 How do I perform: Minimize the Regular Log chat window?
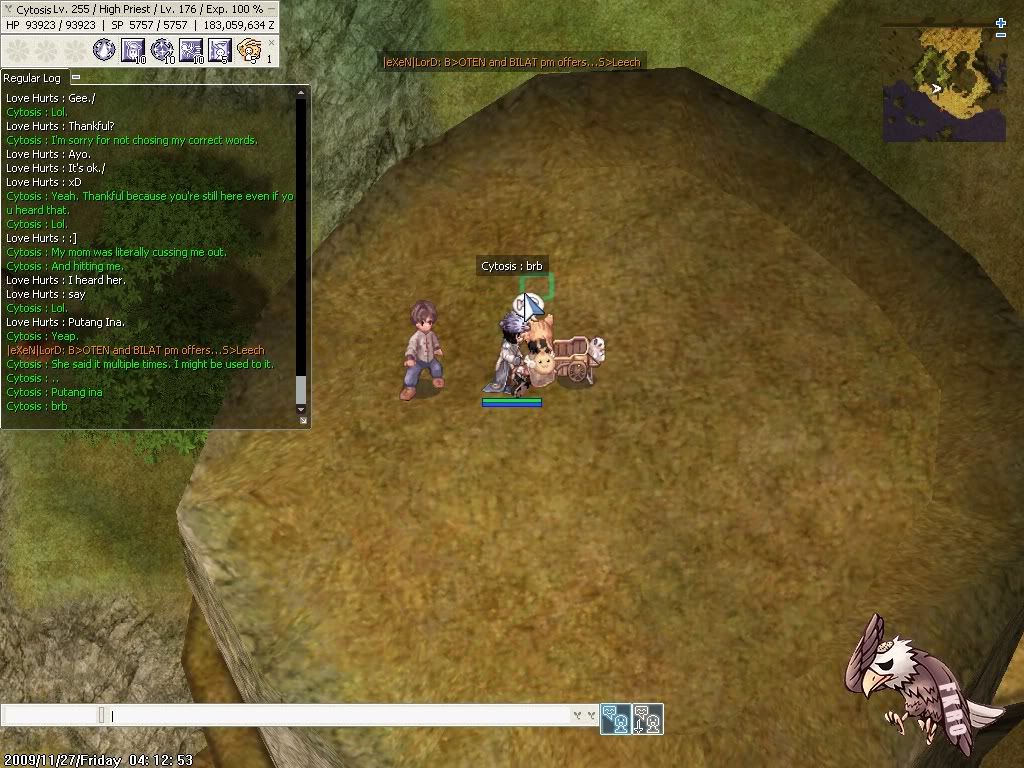click(76, 77)
